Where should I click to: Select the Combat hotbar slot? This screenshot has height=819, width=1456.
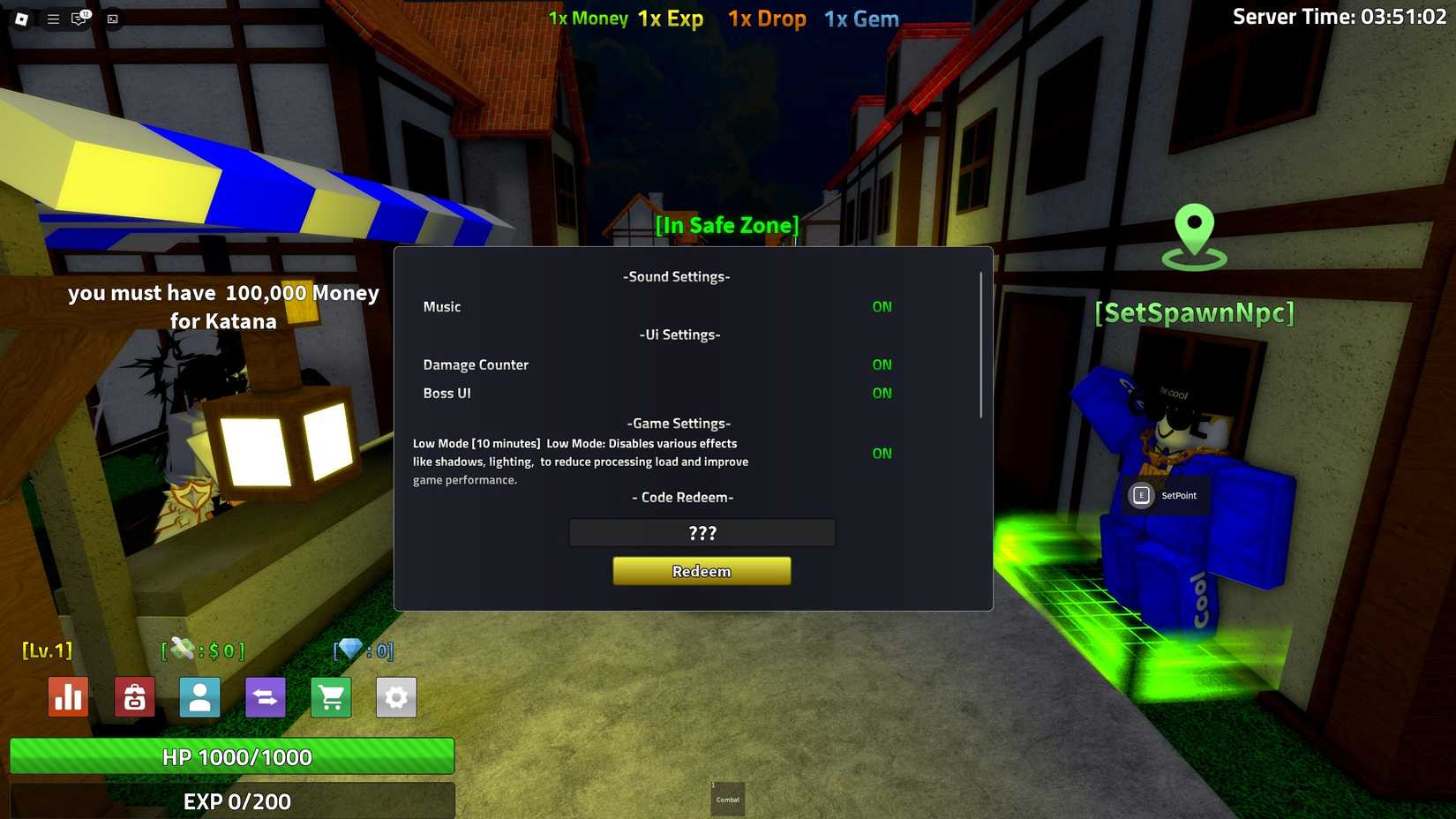[727, 799]
